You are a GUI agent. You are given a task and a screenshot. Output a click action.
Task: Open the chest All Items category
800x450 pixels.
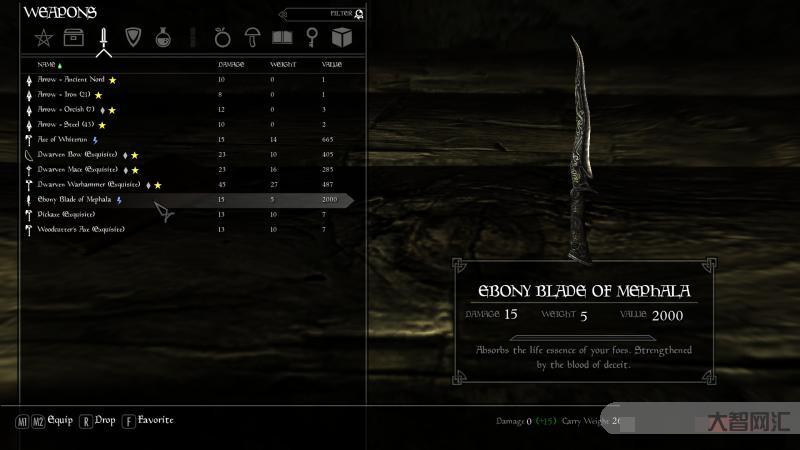pyautogui.click(x=73, y=38)
